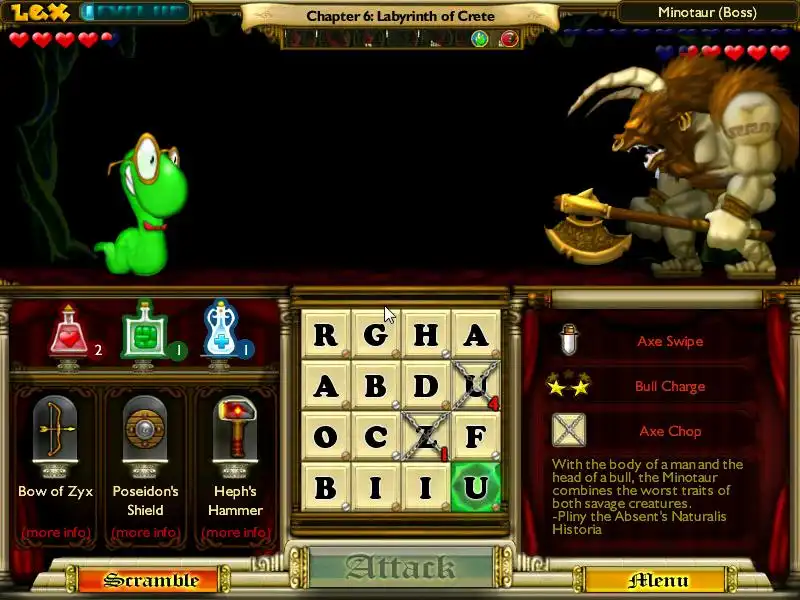Use the green power-up potion

click(x=143, y=334)
